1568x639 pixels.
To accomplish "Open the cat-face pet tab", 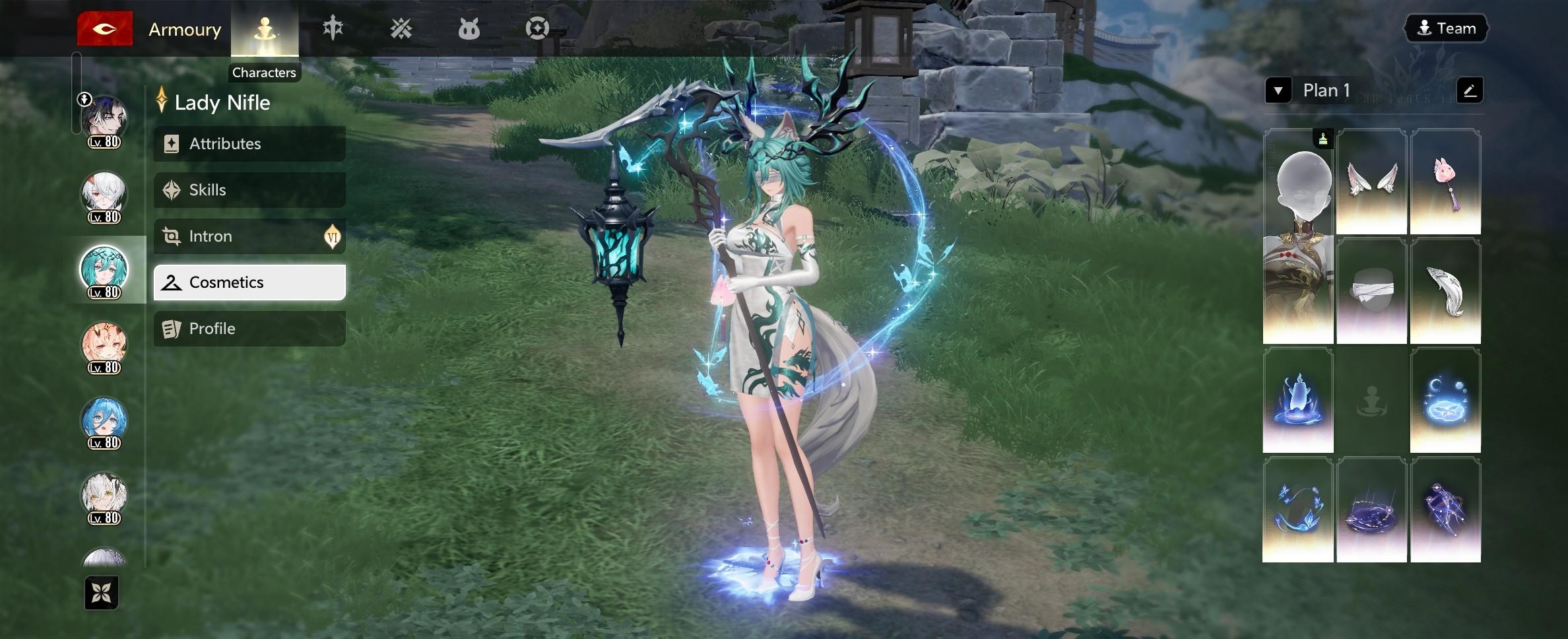I will click(x=469, y=29).
